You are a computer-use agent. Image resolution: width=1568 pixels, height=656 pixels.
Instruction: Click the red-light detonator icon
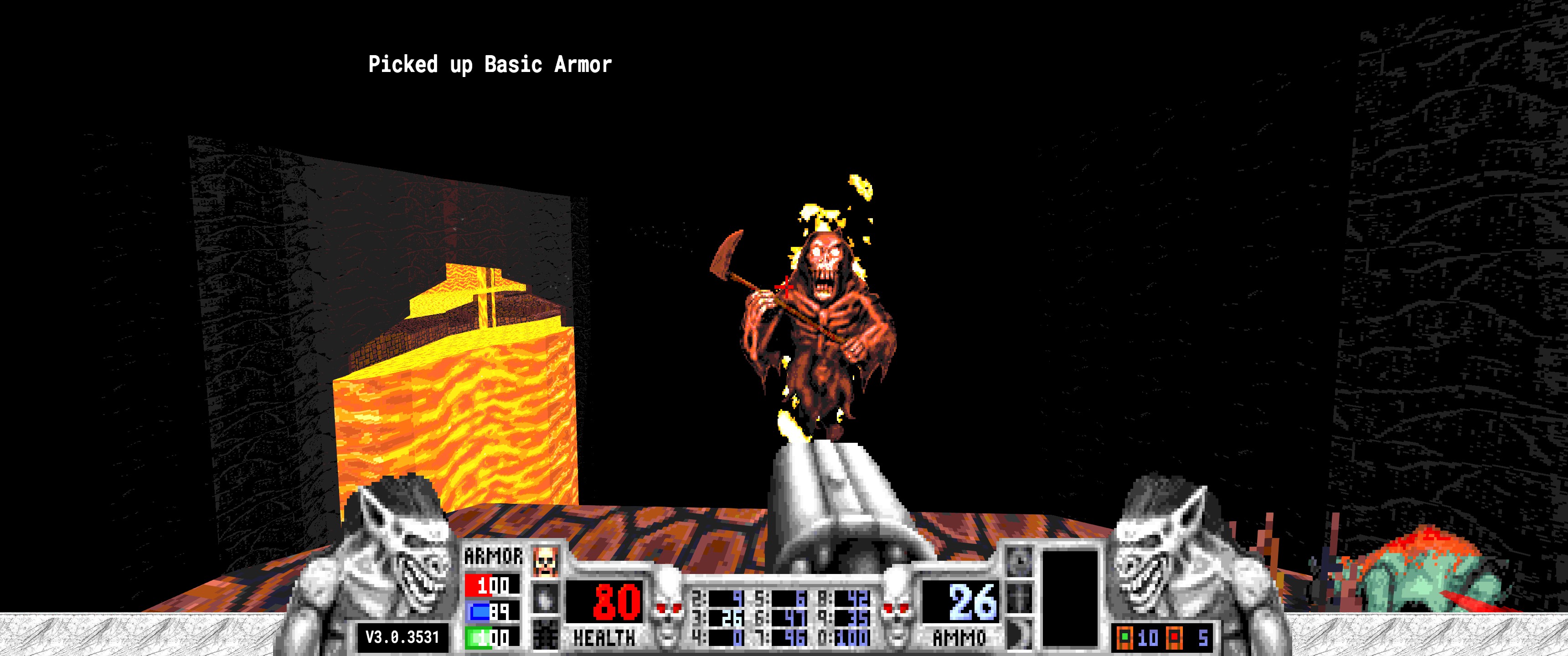tap(1174, 638)
